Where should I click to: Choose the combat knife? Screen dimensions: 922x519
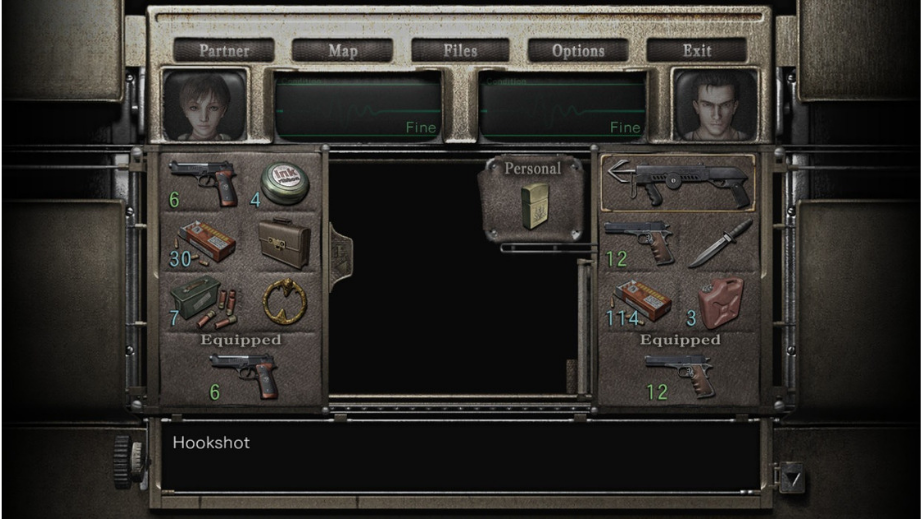(x=719, y=242)
